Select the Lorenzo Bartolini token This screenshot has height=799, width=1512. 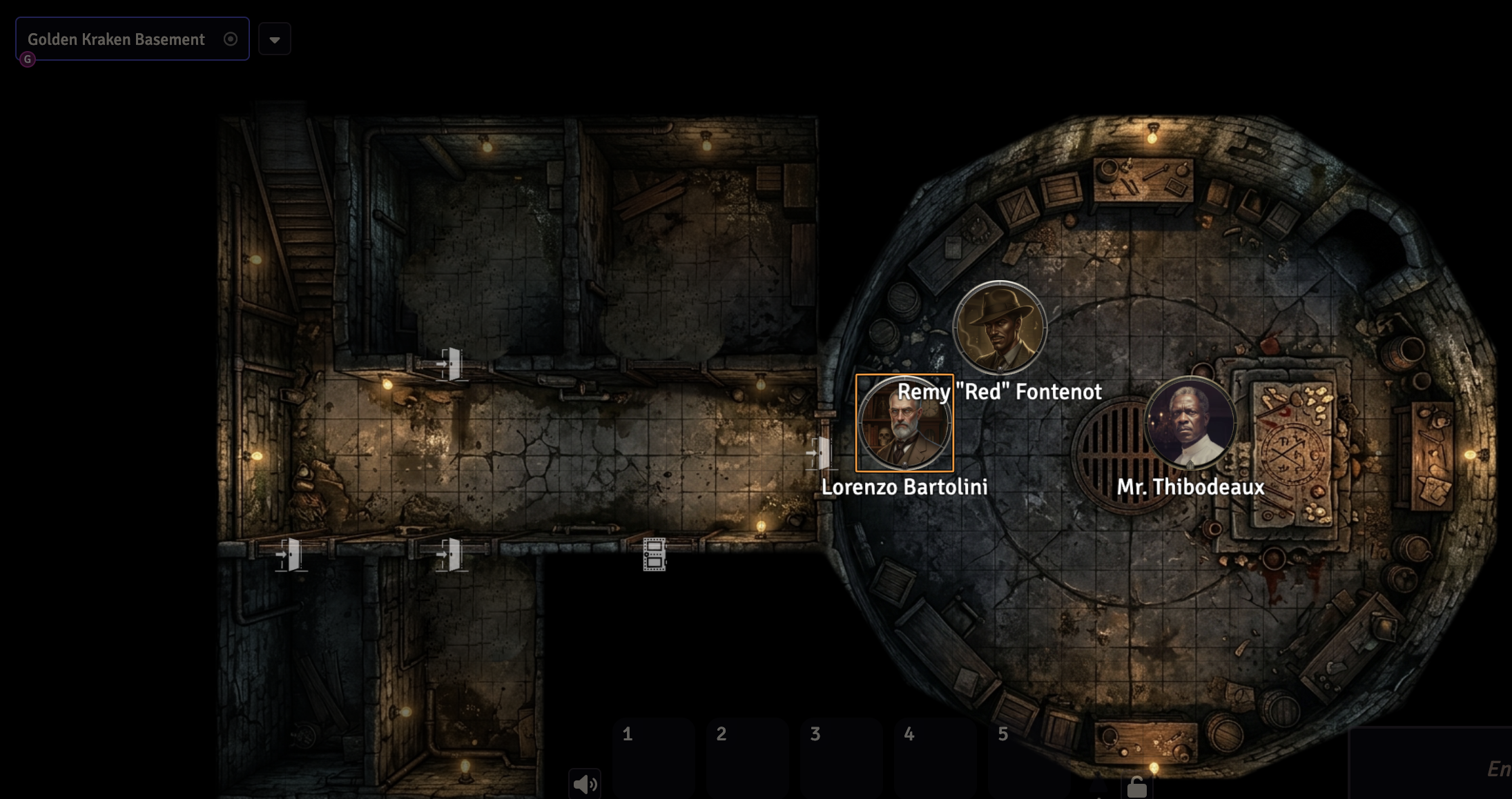pos(904,423)
